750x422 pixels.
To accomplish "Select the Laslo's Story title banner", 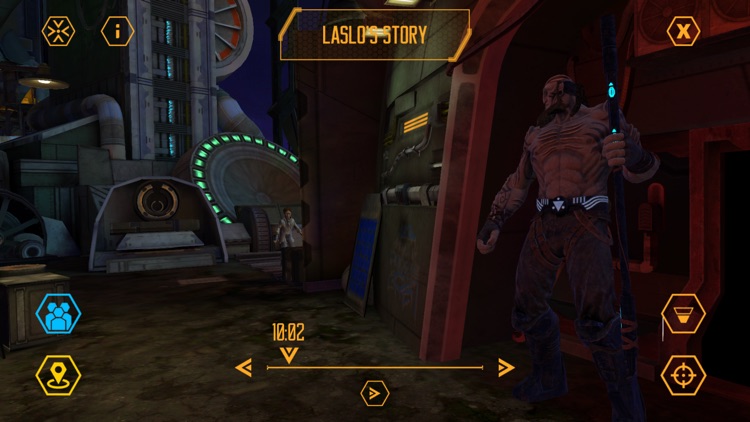I will pos(374,35).
